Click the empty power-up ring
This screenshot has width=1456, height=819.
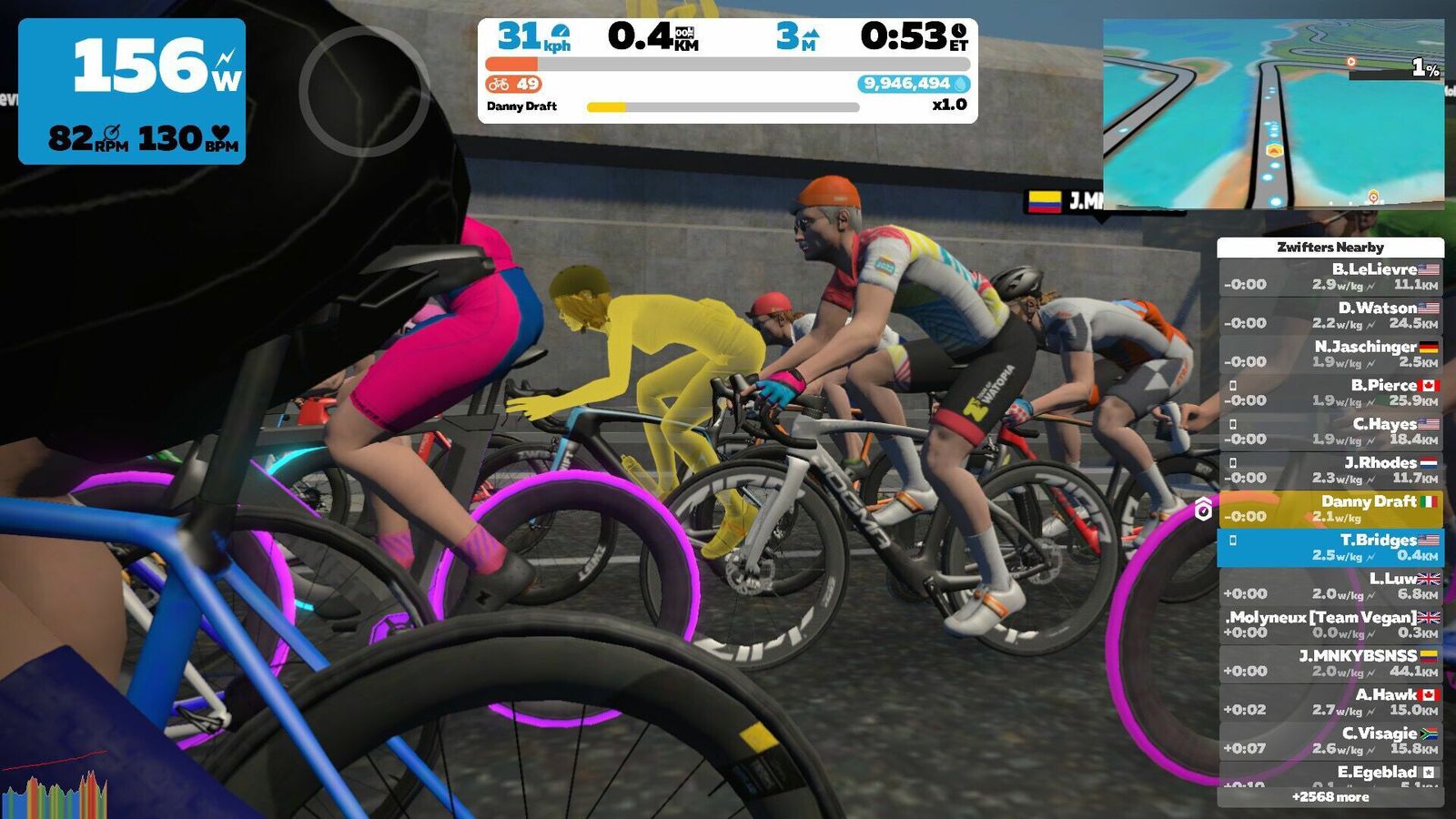(x=364, y=91)
